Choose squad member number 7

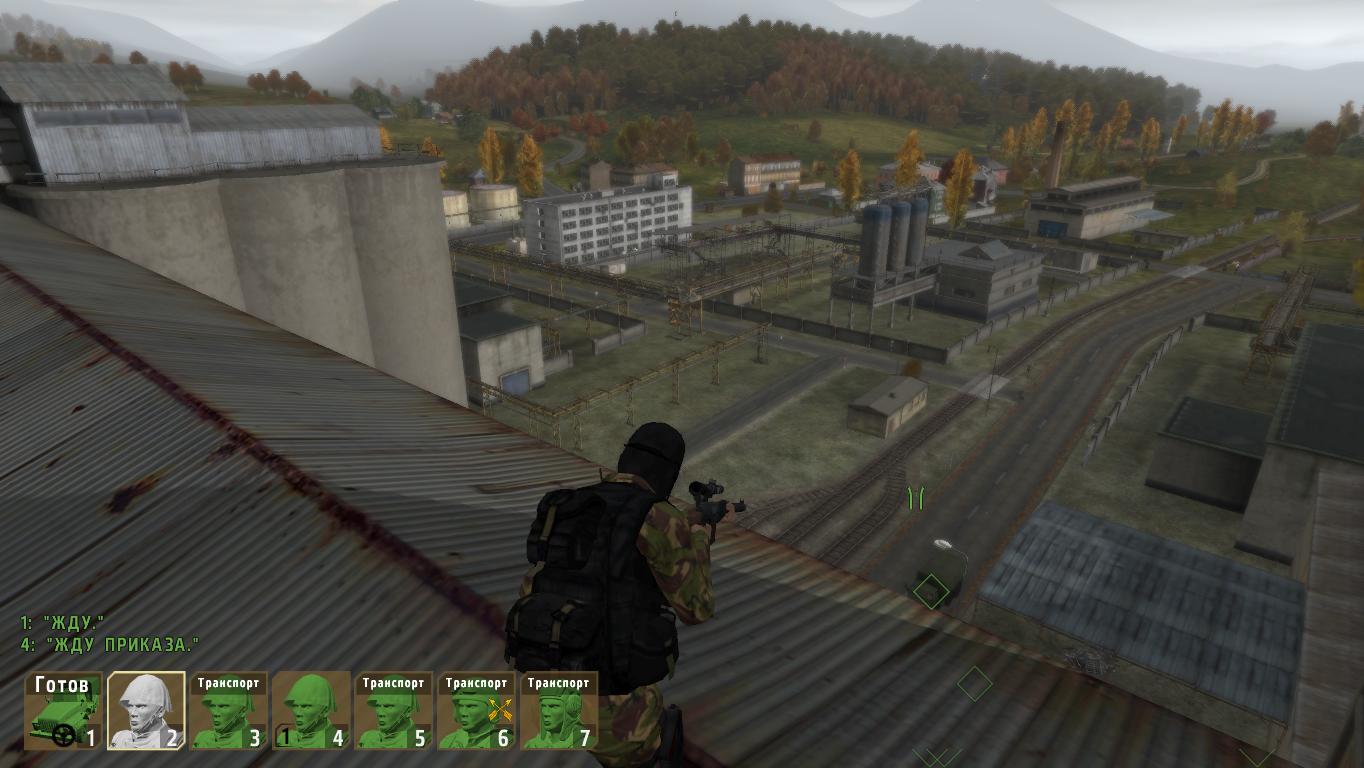(x=558, y=711)
